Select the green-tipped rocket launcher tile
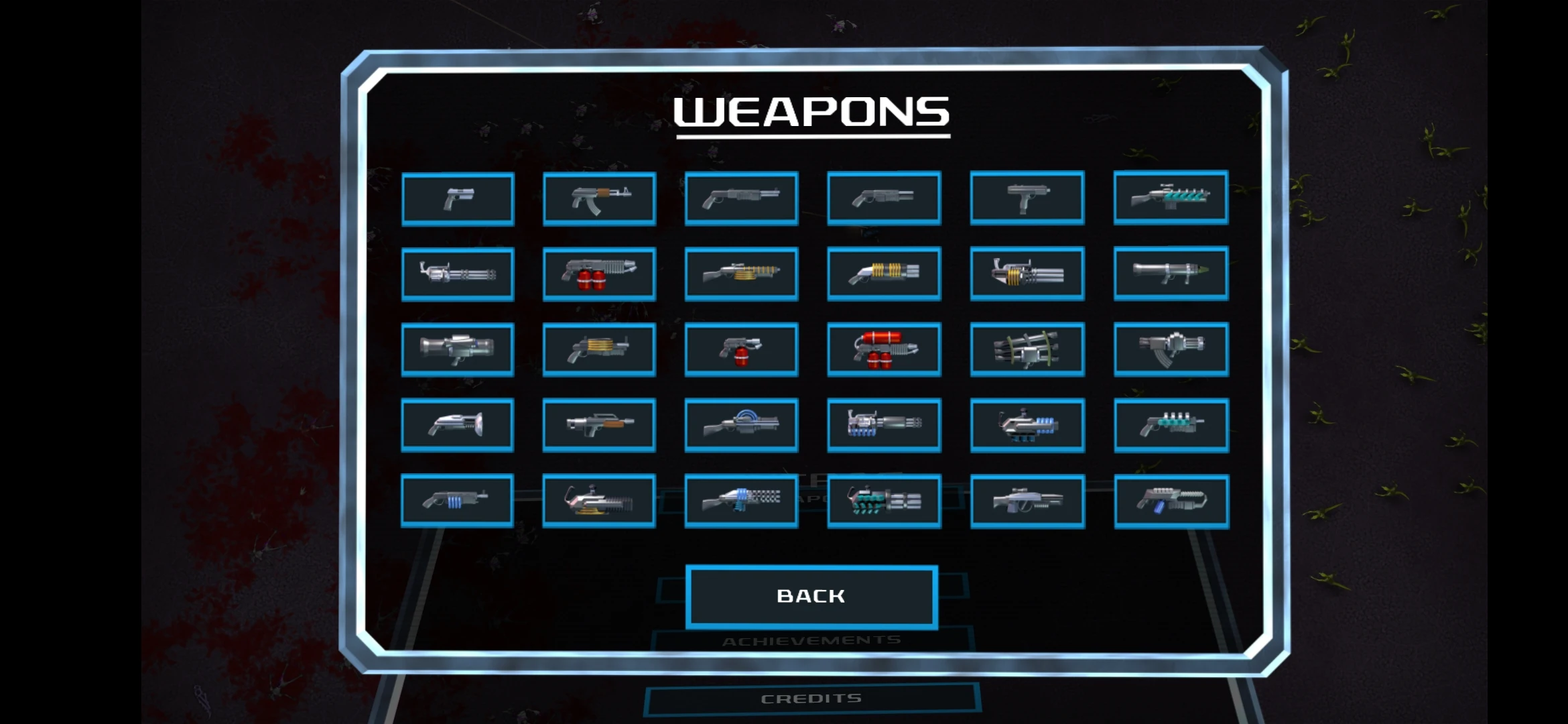1568x724 pixels. point(1171,273)
